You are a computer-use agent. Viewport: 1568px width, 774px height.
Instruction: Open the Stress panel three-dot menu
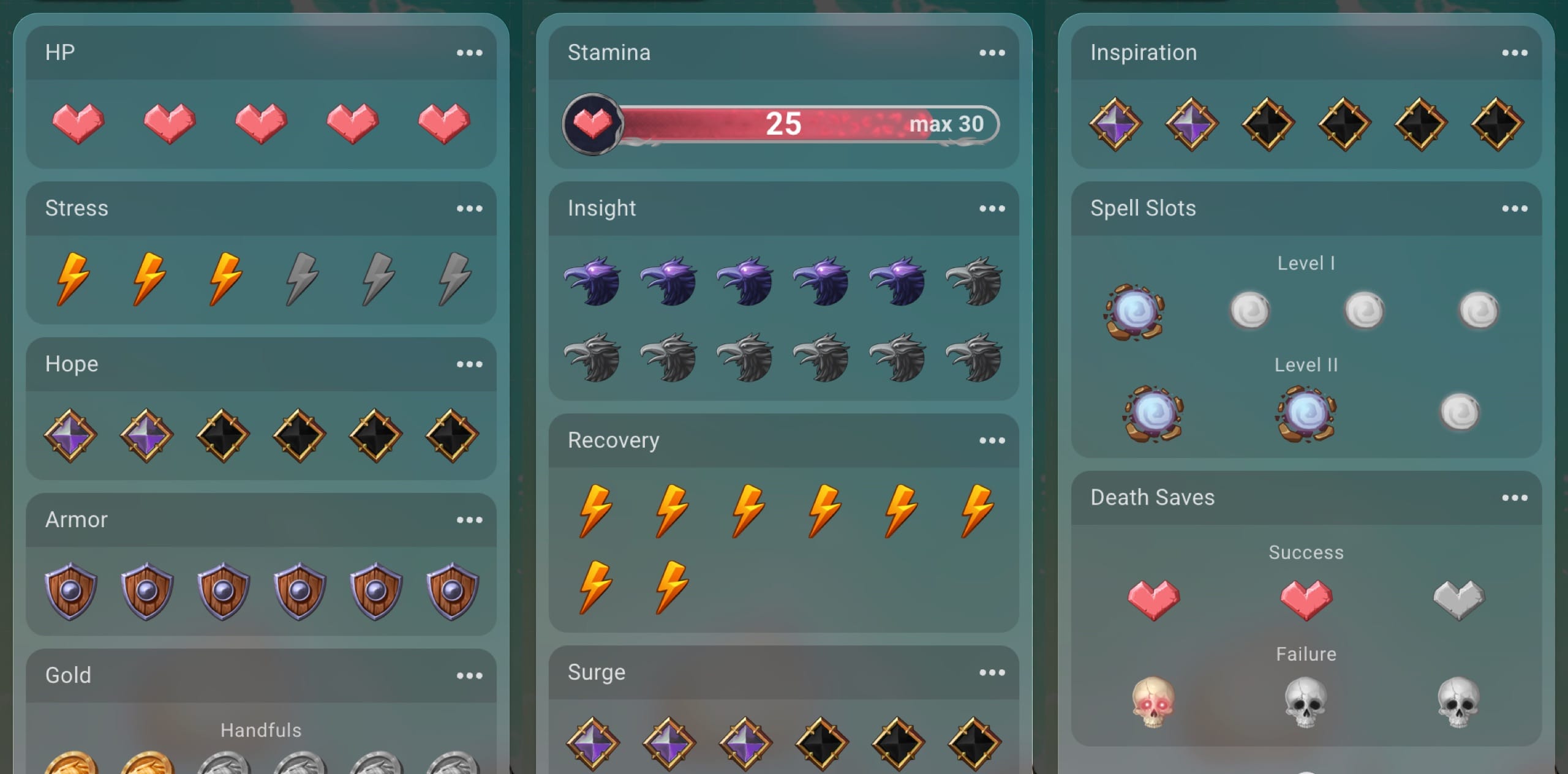pos(469,209)
